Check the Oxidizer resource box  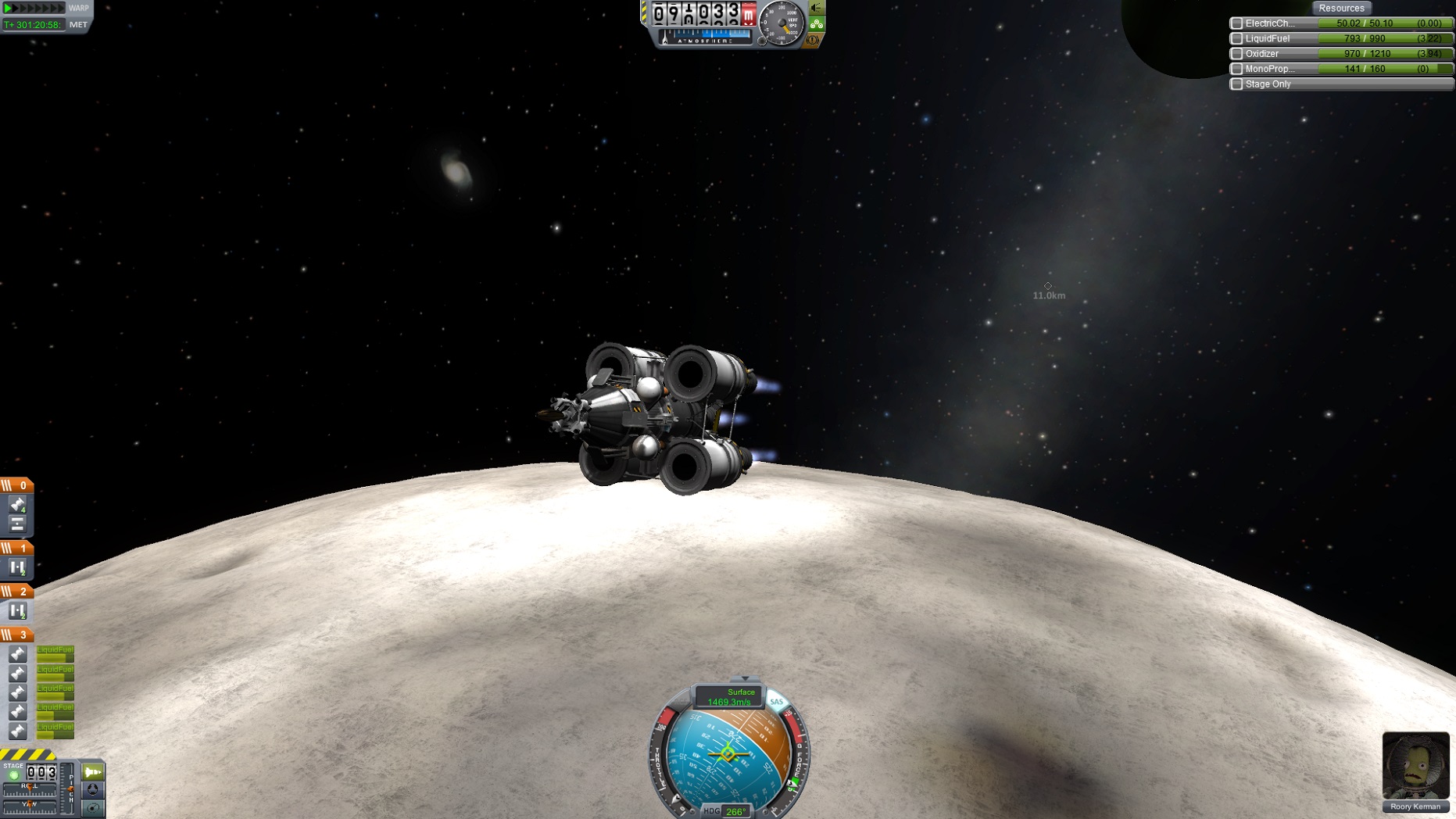click(1236, 54)
